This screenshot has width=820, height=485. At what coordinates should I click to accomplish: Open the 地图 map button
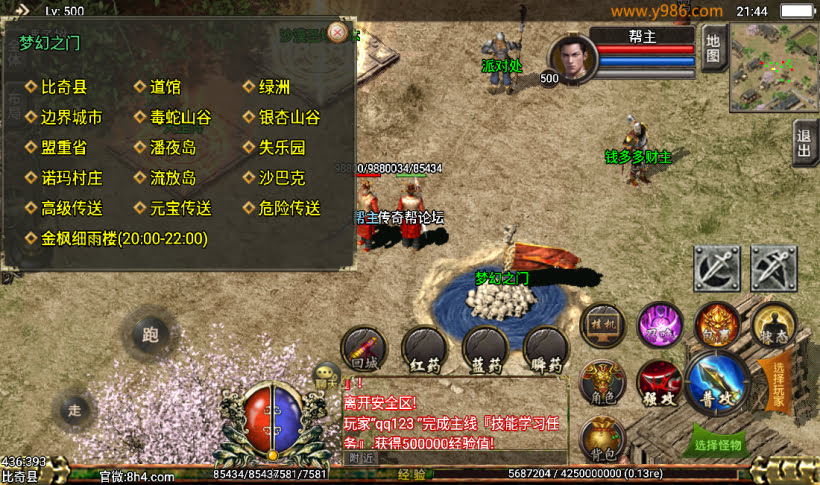point(712,48)
